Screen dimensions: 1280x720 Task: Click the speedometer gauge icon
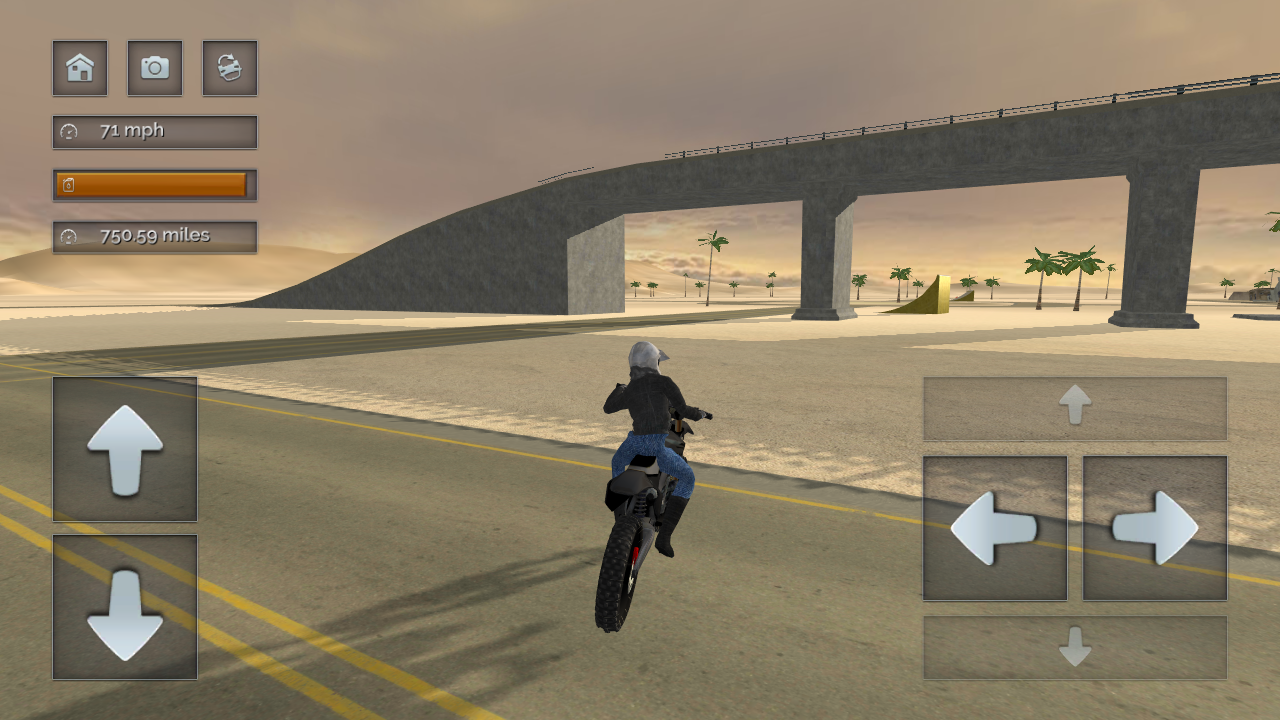[67, 130]
